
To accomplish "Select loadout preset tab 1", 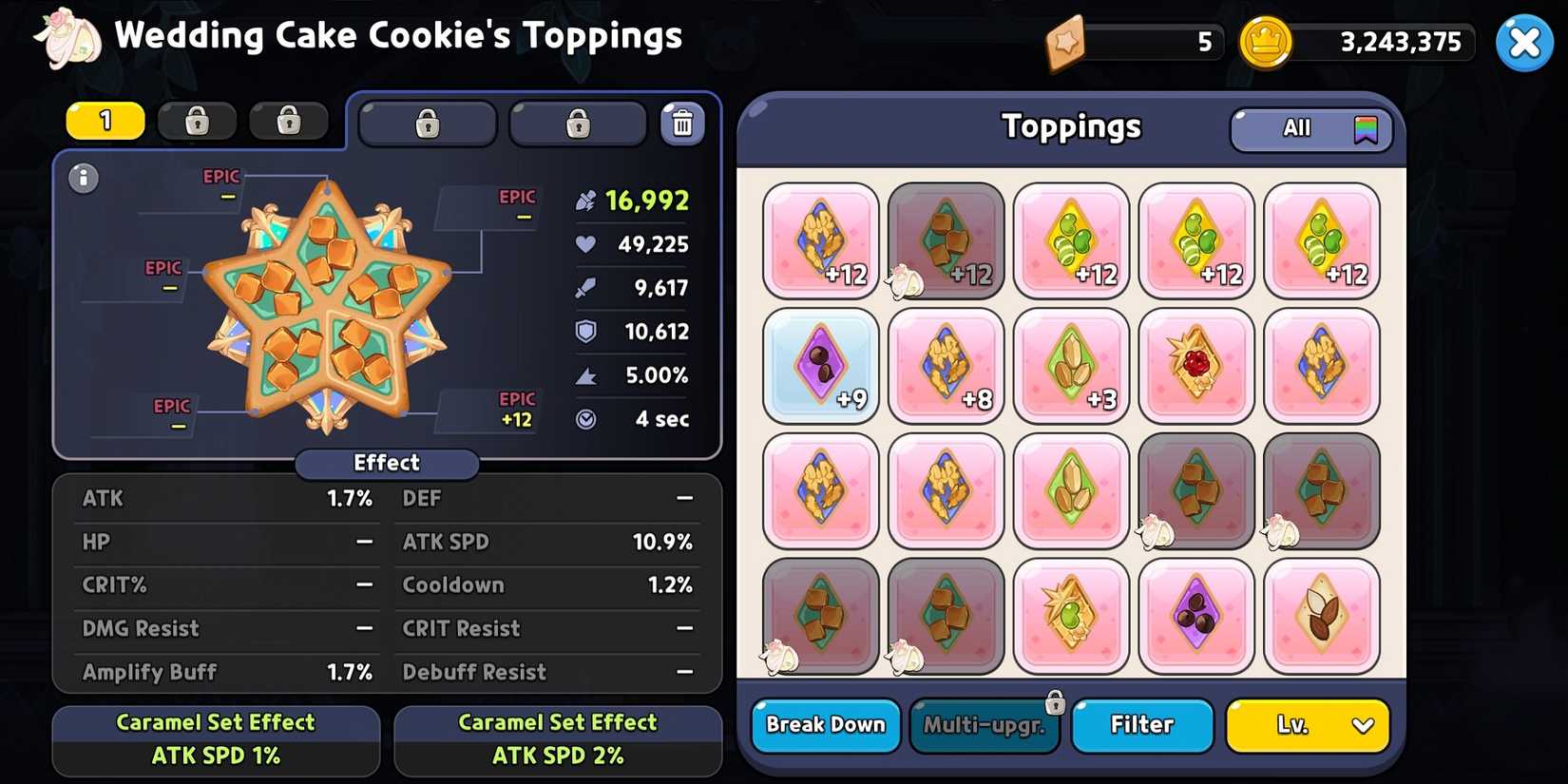I will (x=105, y=121).
